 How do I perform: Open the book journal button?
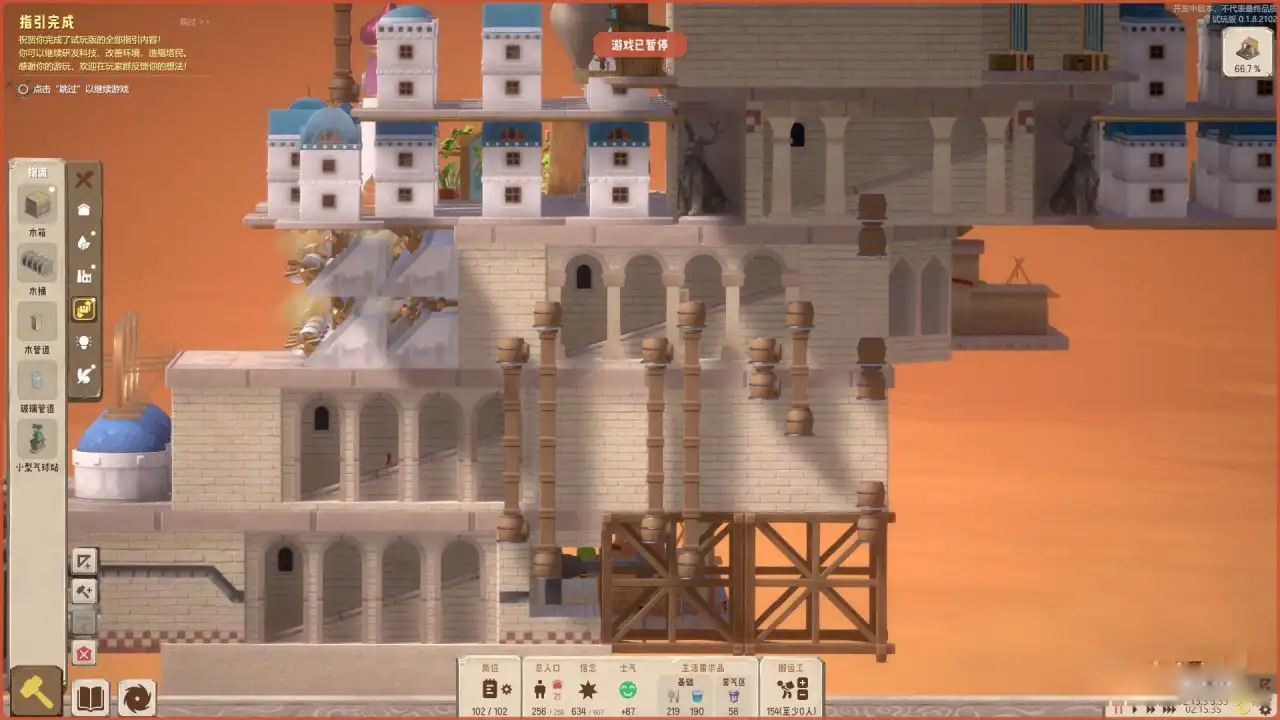coord(91,696)
